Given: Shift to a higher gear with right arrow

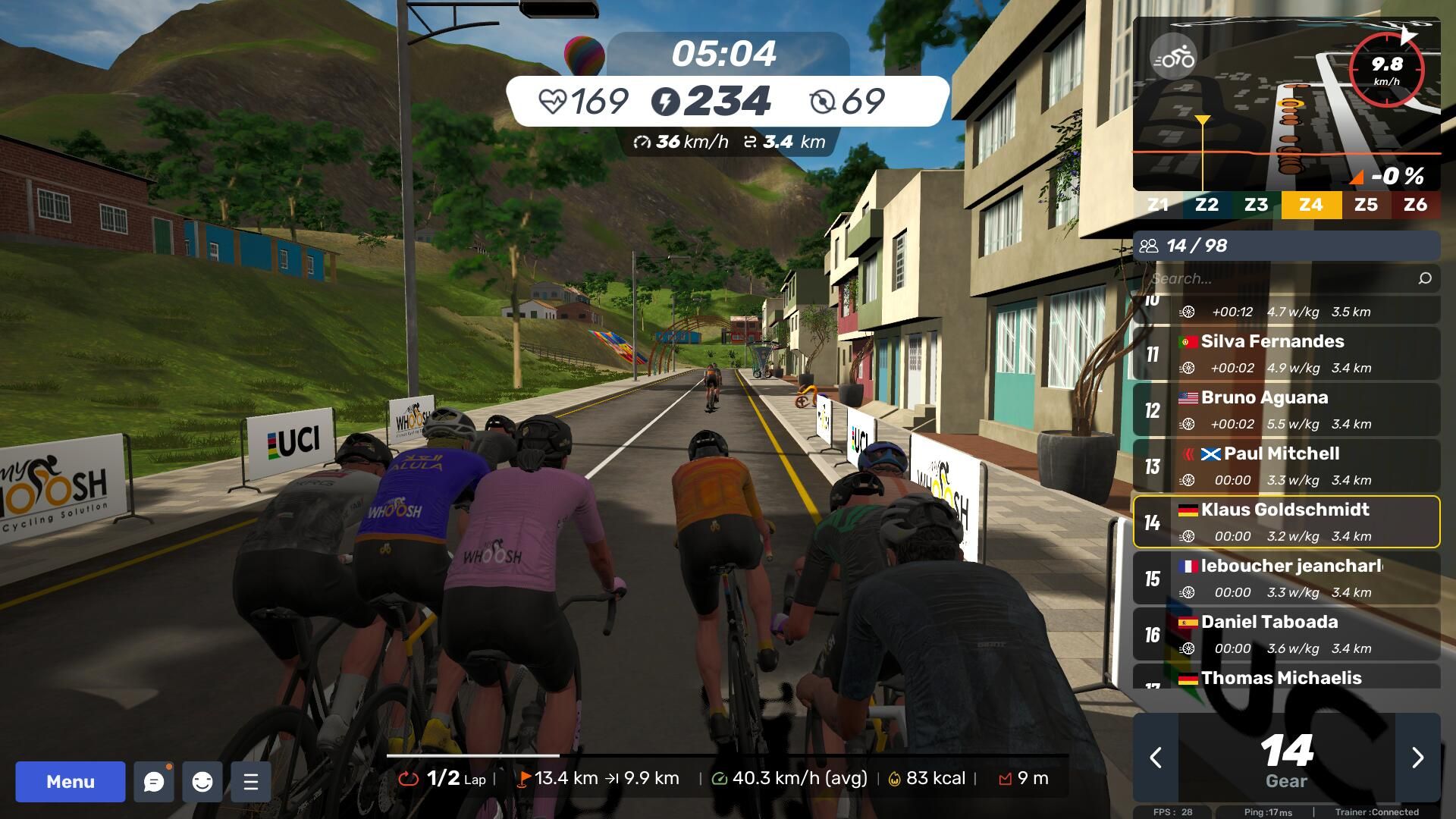Looking at the screenshot, I should point(1417,758).
